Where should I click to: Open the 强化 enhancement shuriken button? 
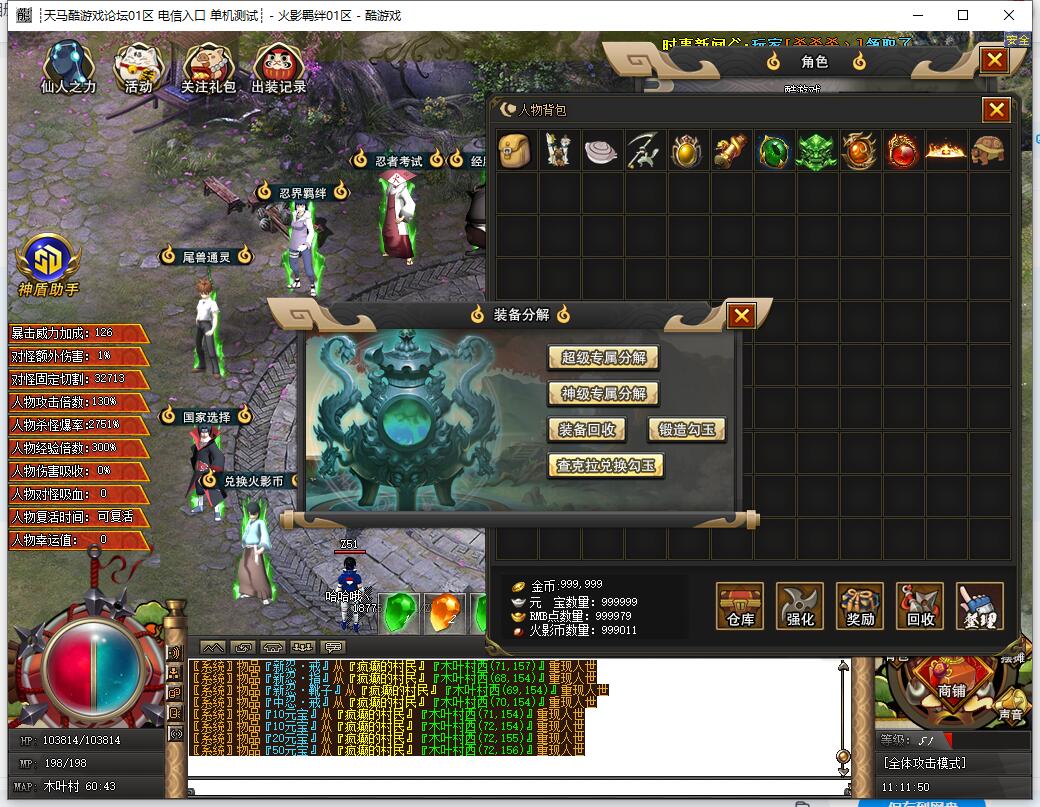800,606
